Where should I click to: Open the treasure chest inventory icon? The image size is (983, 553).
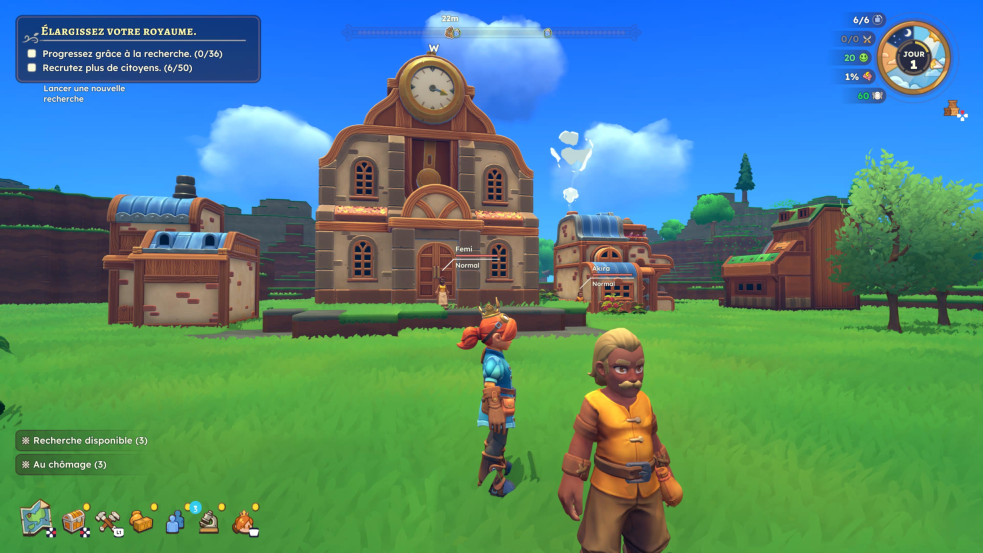74,521
